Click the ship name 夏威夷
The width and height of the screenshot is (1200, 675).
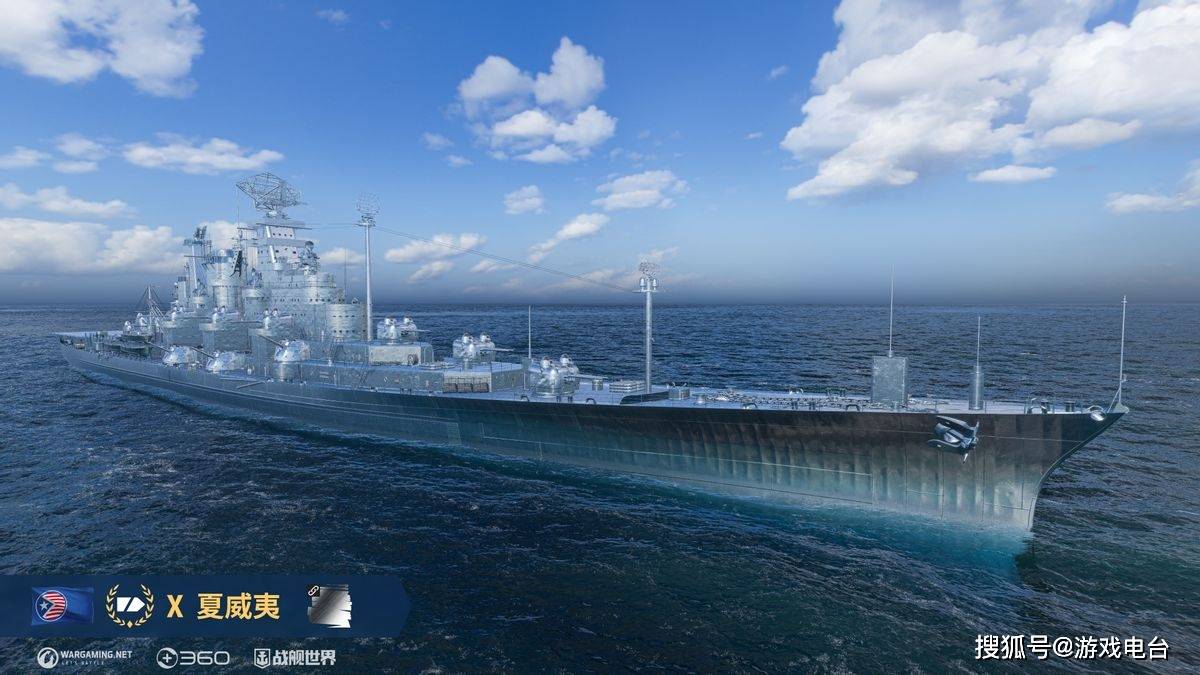238,606
